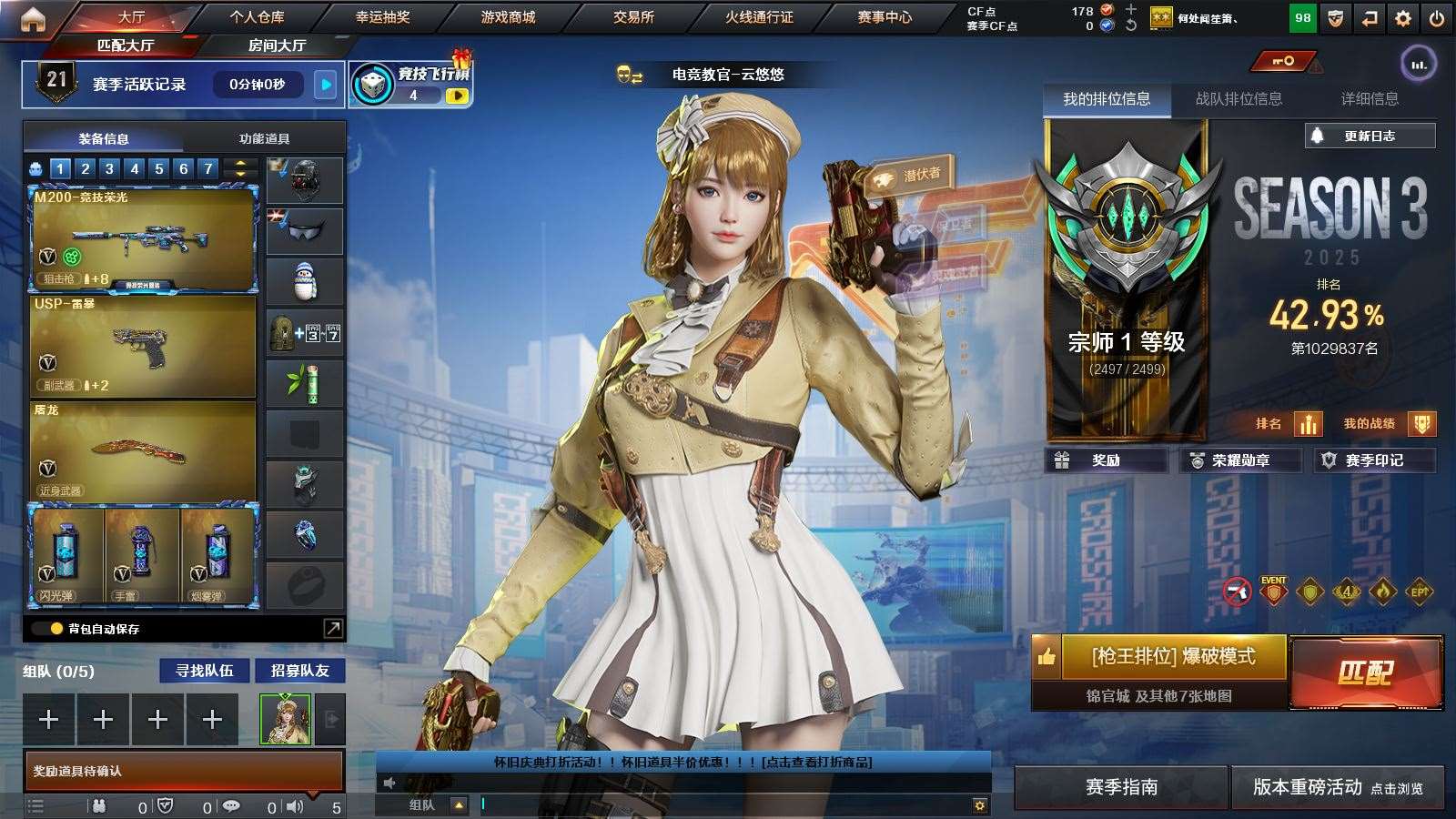Open the 更新日志 update log
The width and height of the screenshot is (1456, 819).
[1370, 136]
